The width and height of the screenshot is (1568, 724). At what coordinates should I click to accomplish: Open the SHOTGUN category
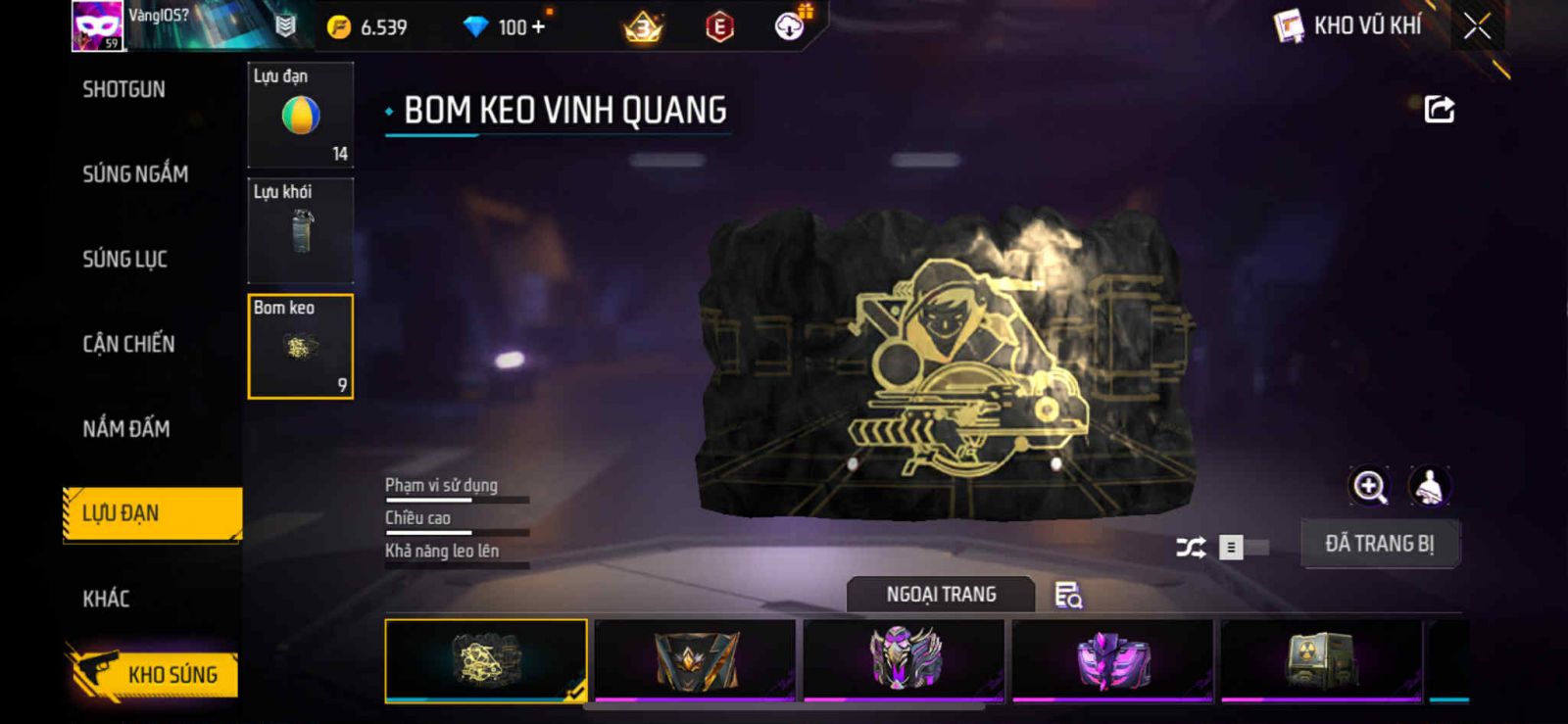coord(123,89)
